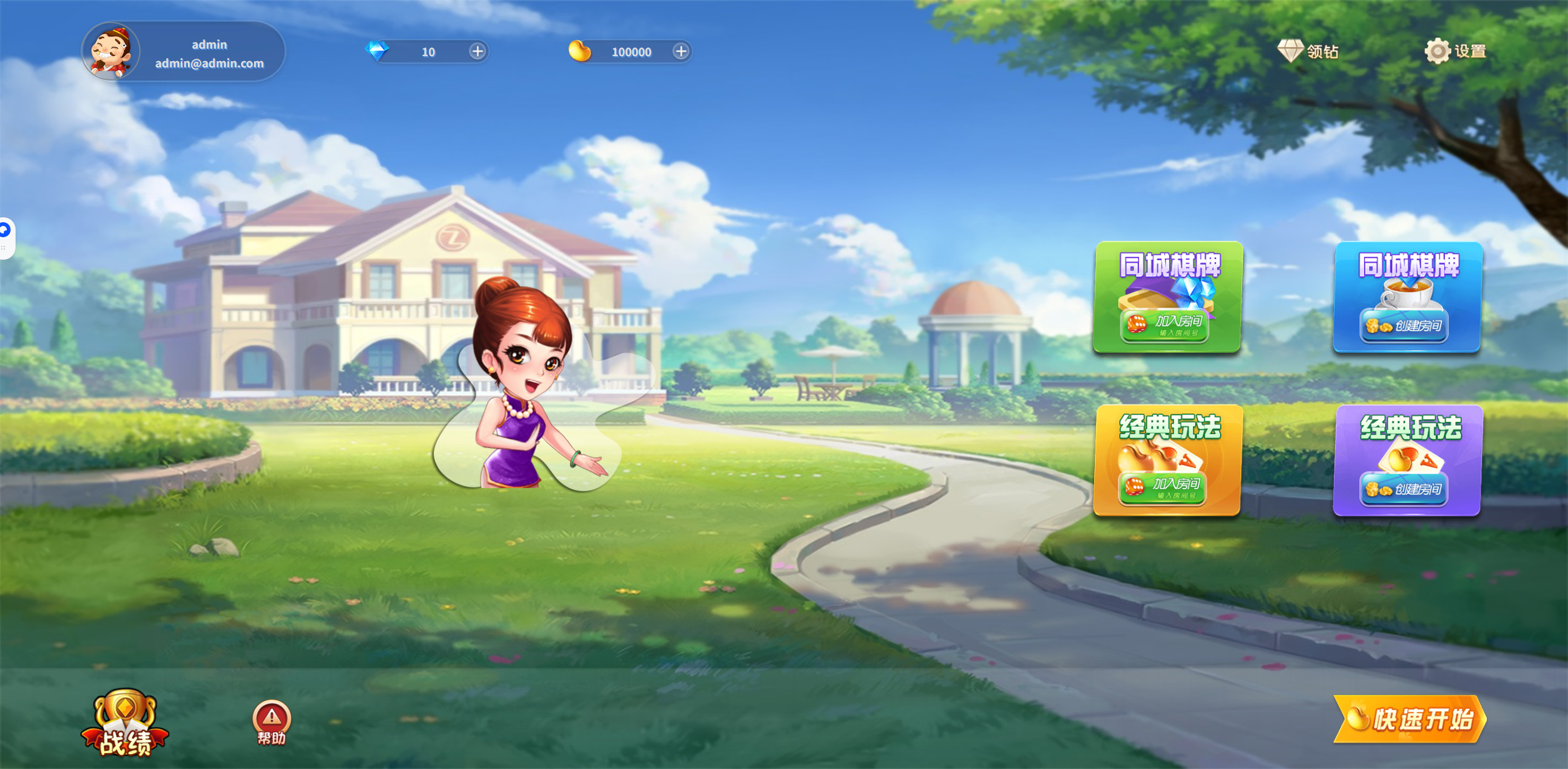Add more diamonds with the plus button
The width and height of the screenshot is (1568, 769).
[x=478, y=51]
